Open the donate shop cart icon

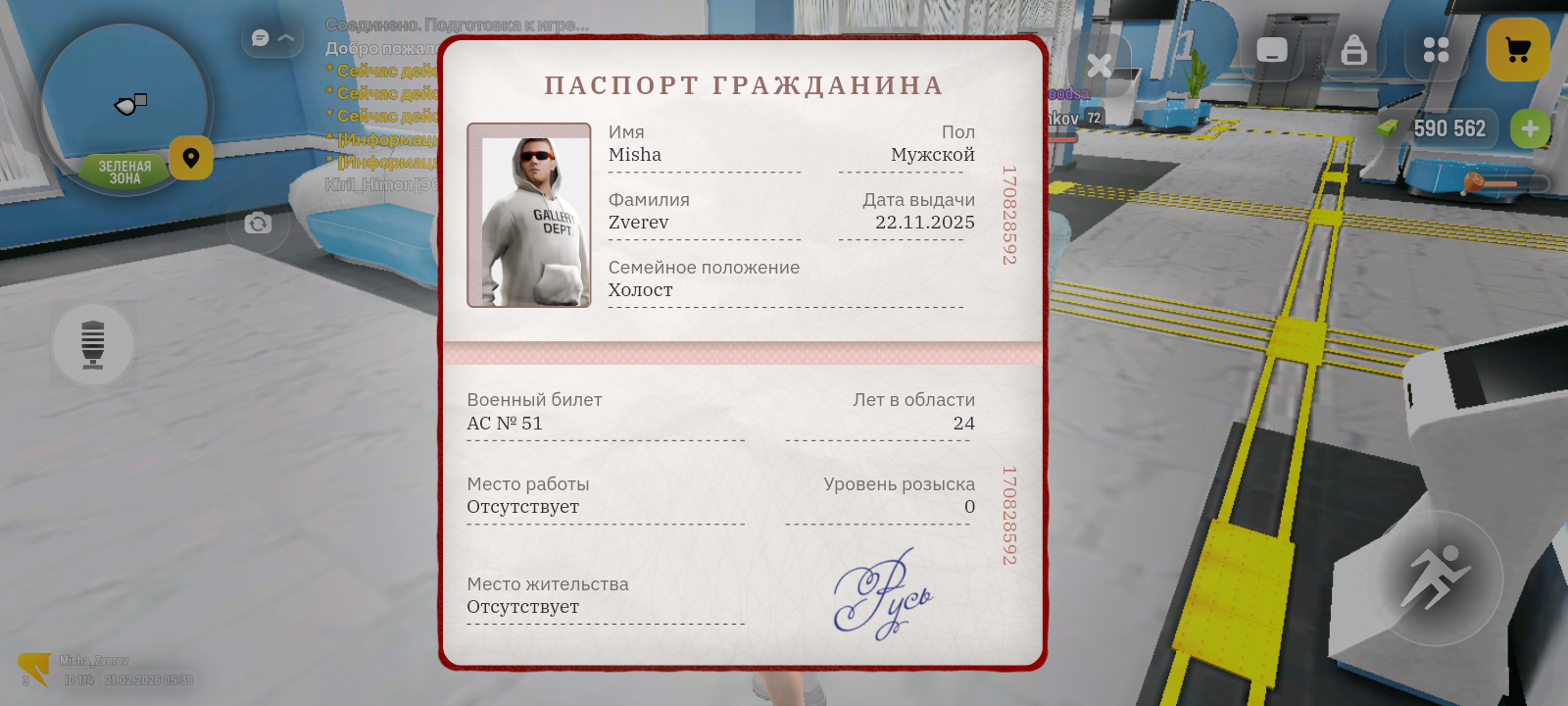pos(1518,48)
